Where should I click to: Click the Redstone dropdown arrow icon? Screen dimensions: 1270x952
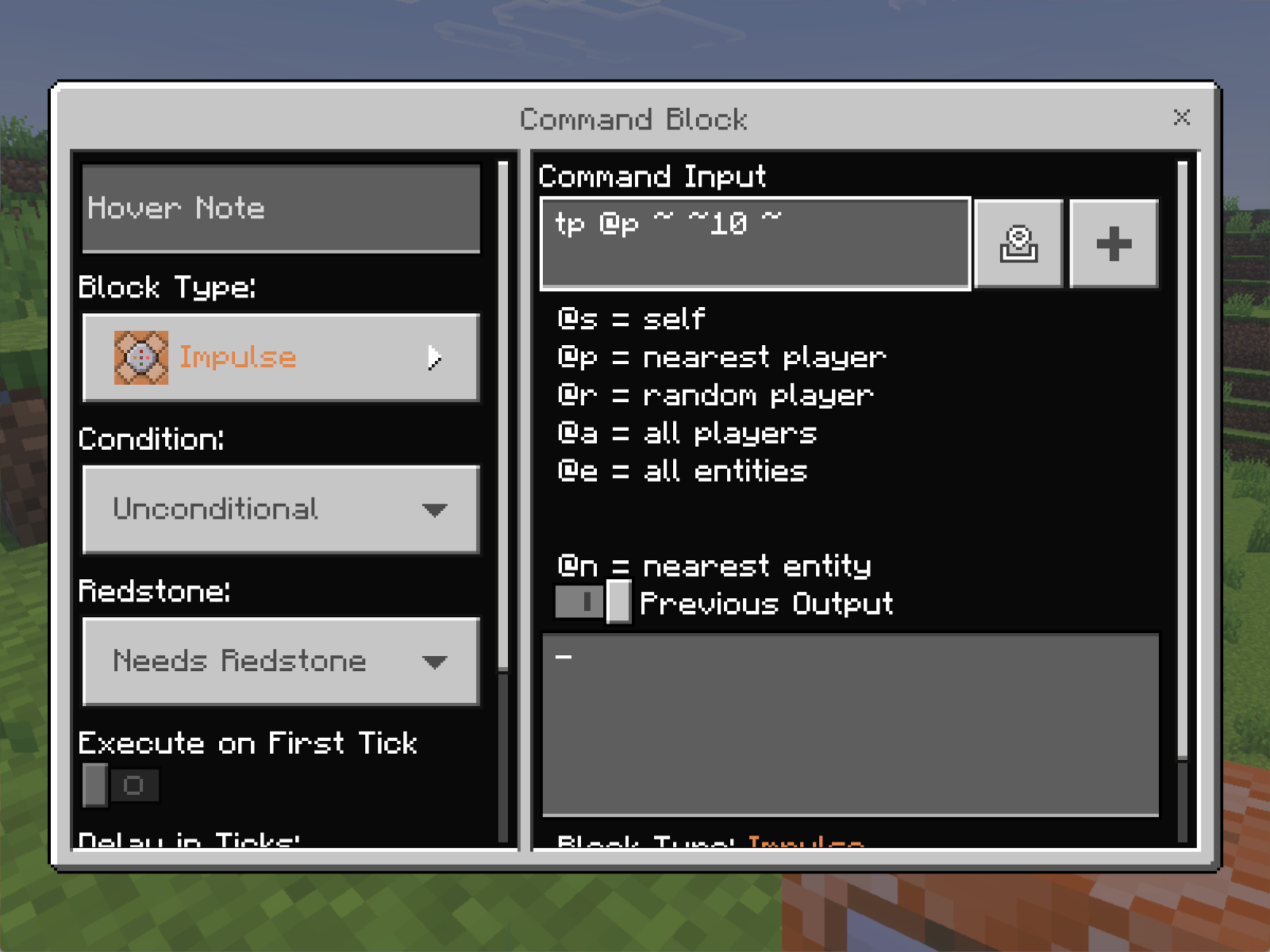tap(435, 662)
